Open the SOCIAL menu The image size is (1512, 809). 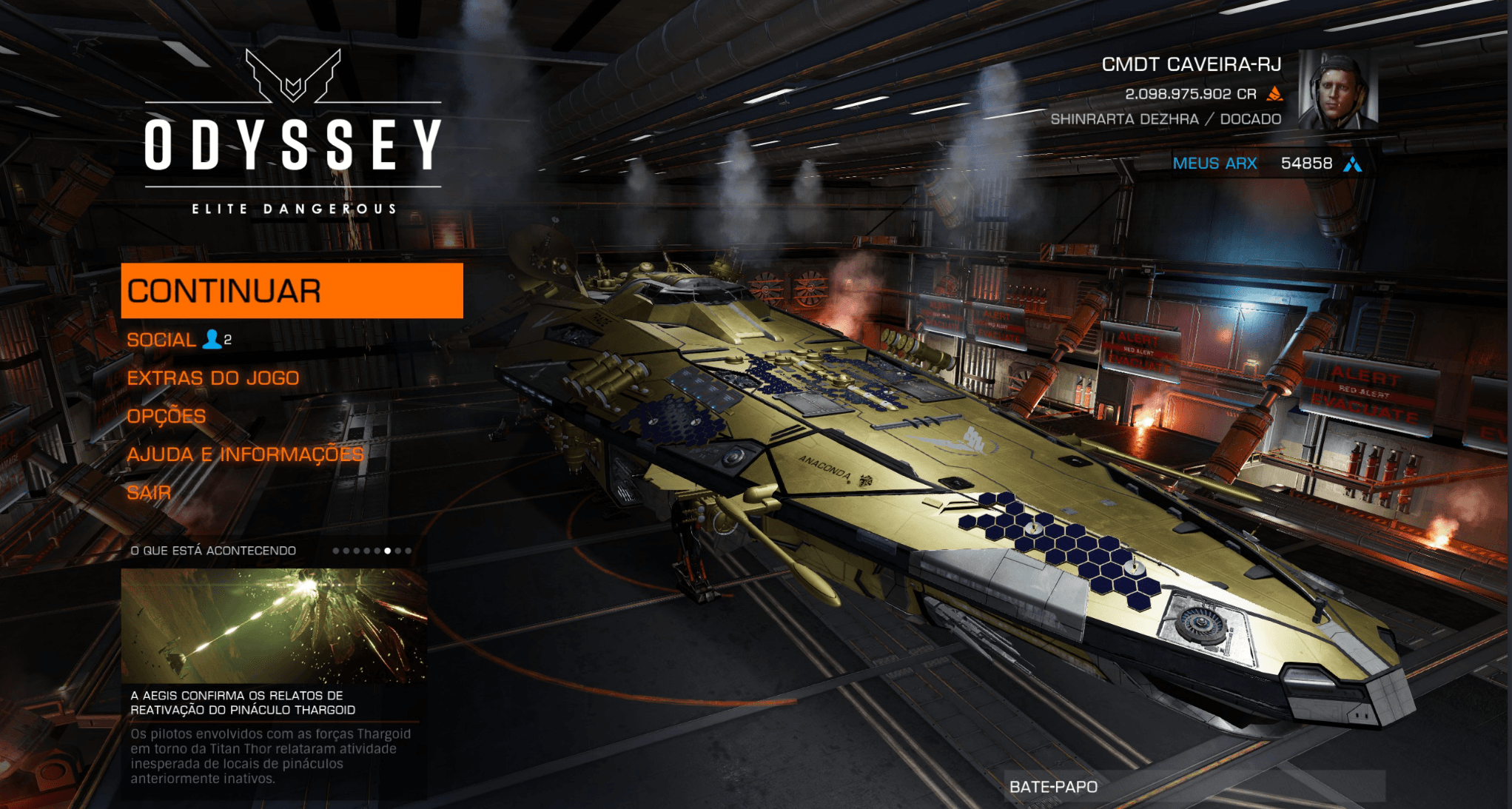click(161, 340)
